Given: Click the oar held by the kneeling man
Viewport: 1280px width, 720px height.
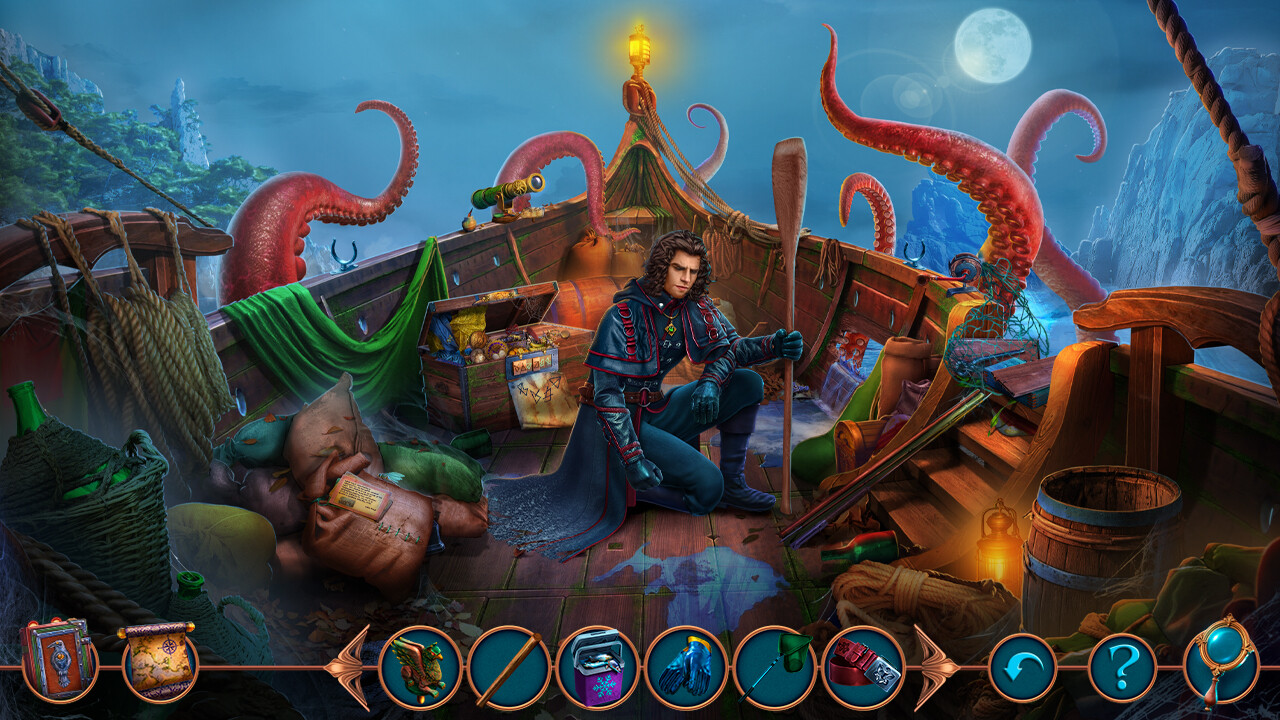Looking at the screenshot, I should pos(790,300).
